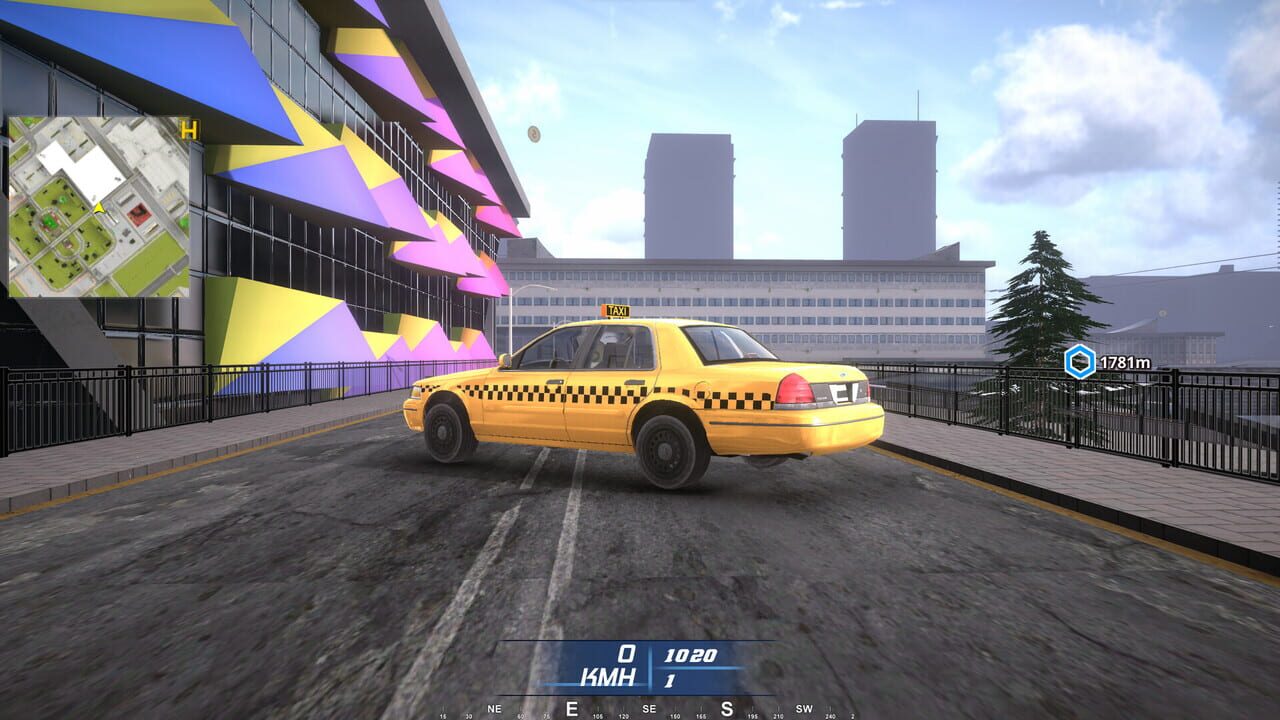Click the SE compass direction marker

click(648, 709)
